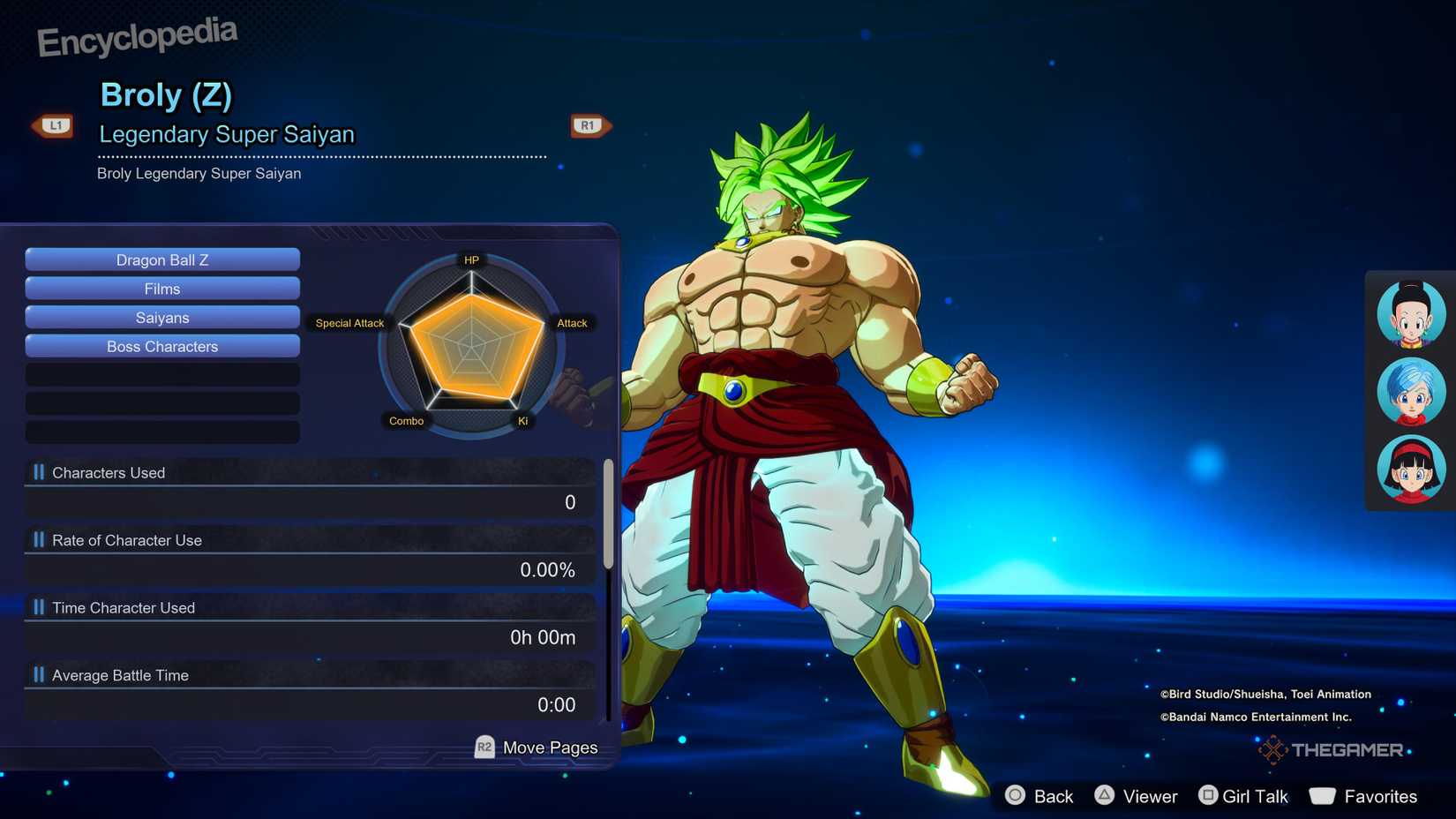Select the Chi-Chi character portrait
The height and width of the screenshot is (819, 1456).
coord(1409,313)
